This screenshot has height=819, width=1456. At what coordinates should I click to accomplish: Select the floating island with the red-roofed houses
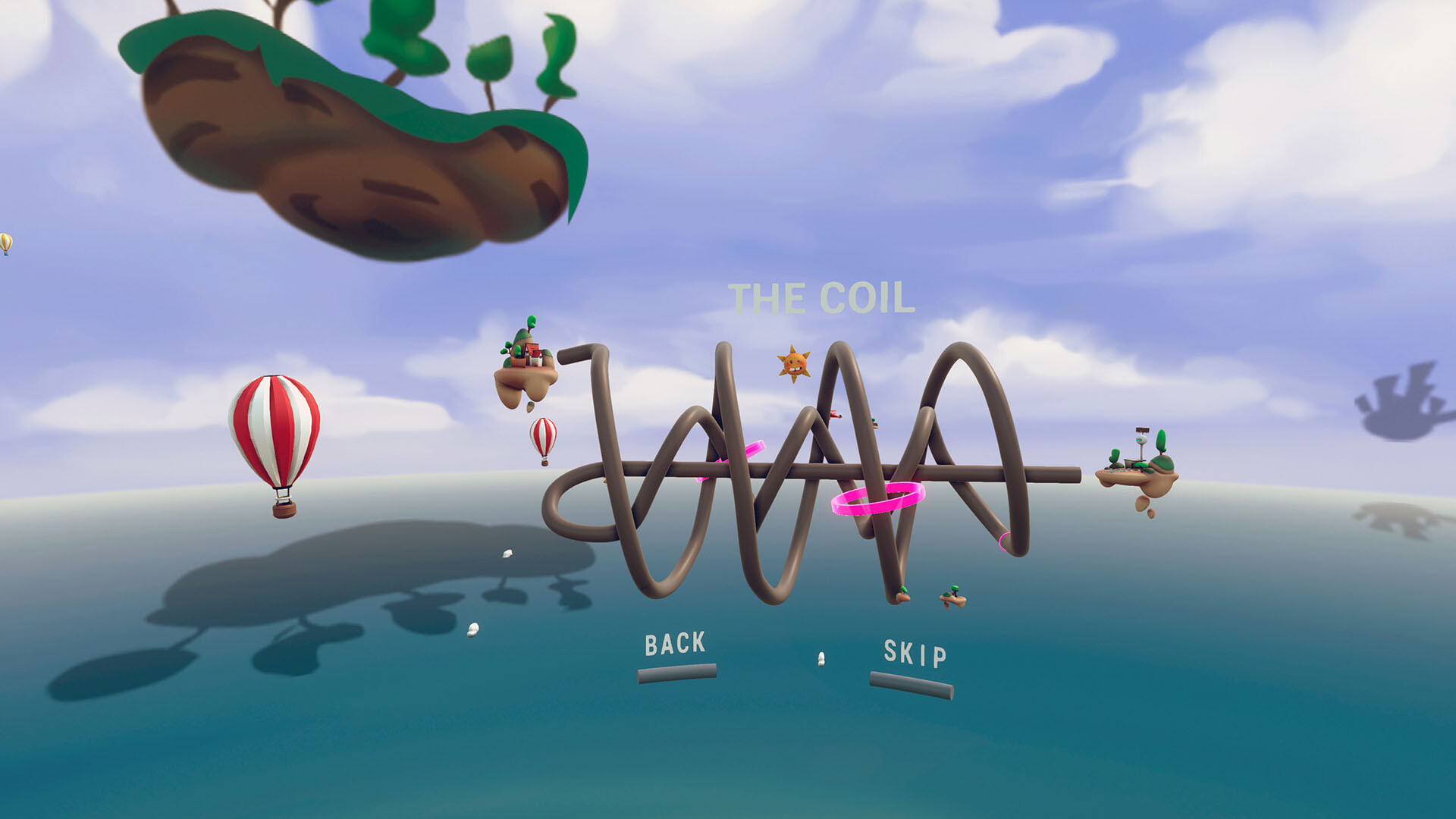tap(529, 356)
